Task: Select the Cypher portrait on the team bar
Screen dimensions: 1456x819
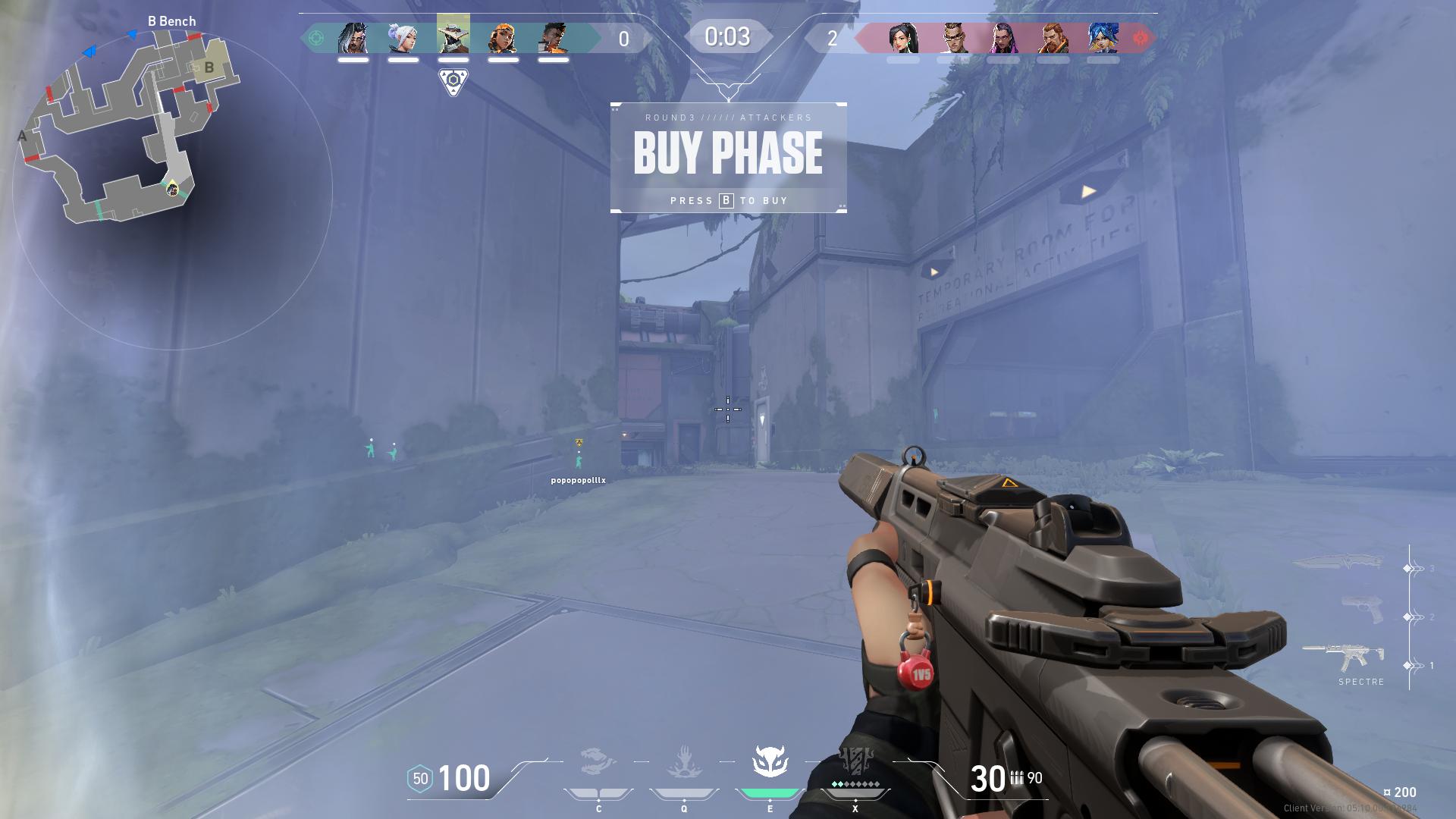Action: click(x=453, y=36)
